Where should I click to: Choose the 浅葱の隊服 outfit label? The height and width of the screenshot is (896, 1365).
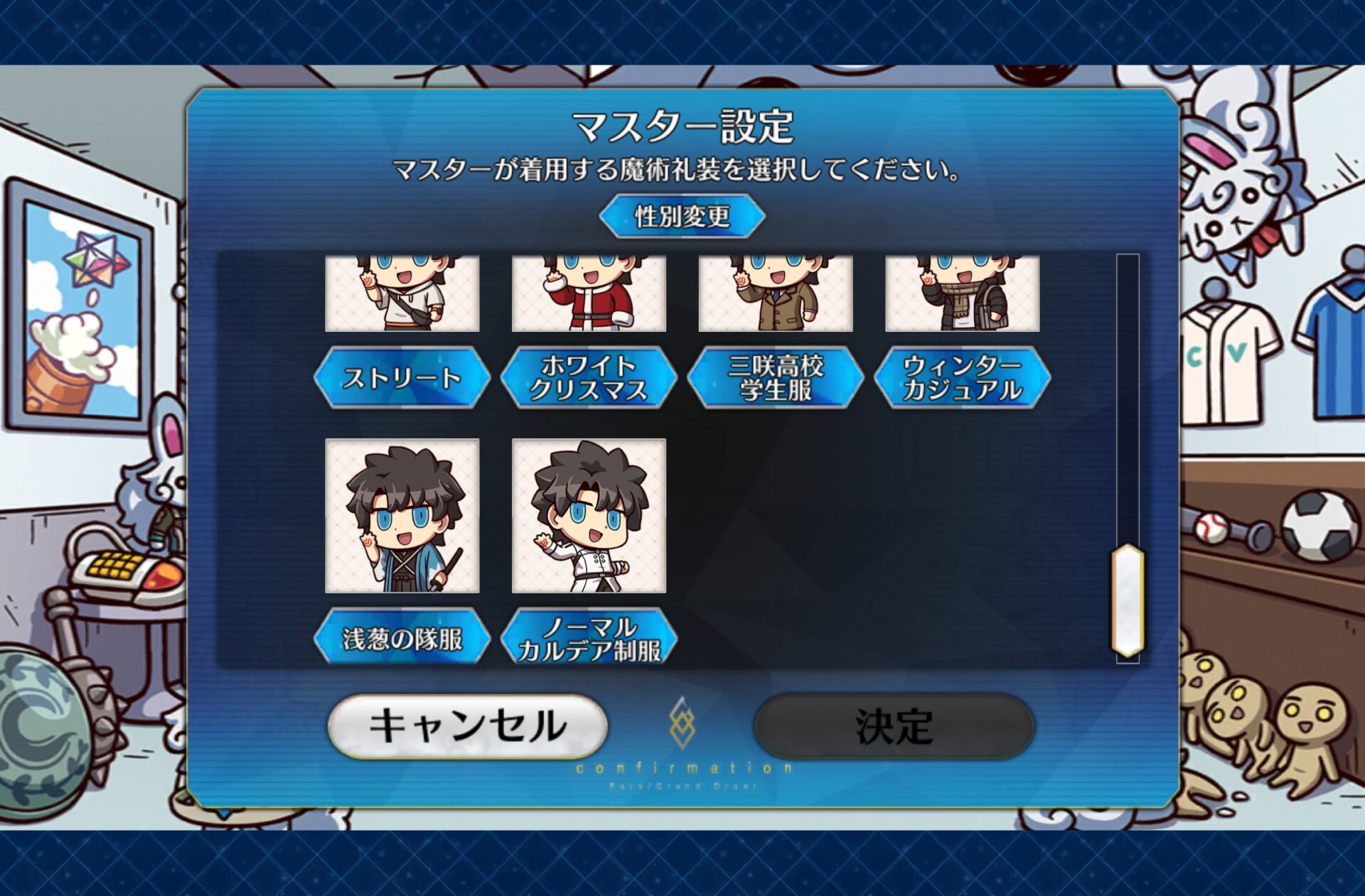click(402, 637)
